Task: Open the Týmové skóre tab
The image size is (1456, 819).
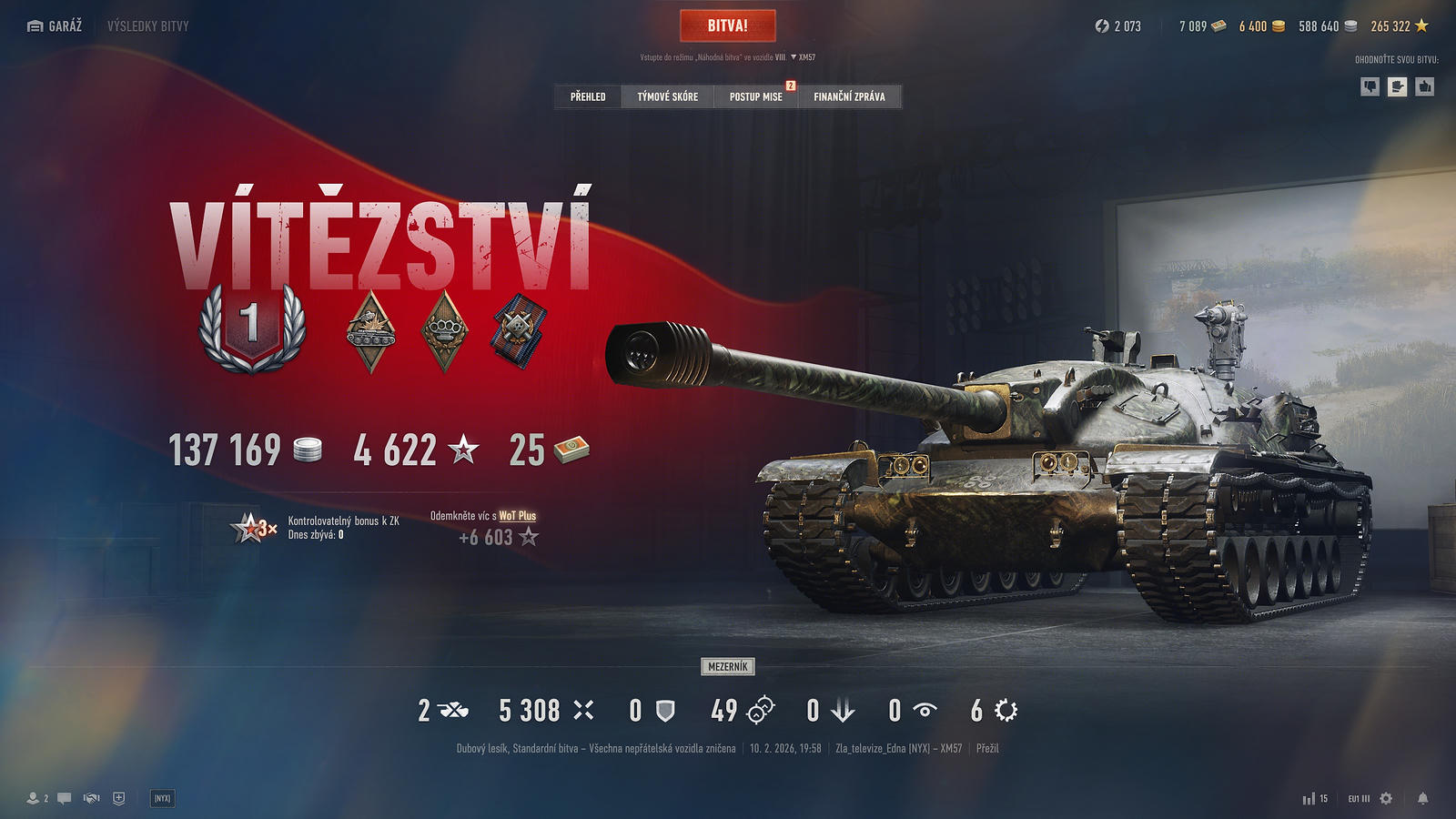Action: coord(667,96)
